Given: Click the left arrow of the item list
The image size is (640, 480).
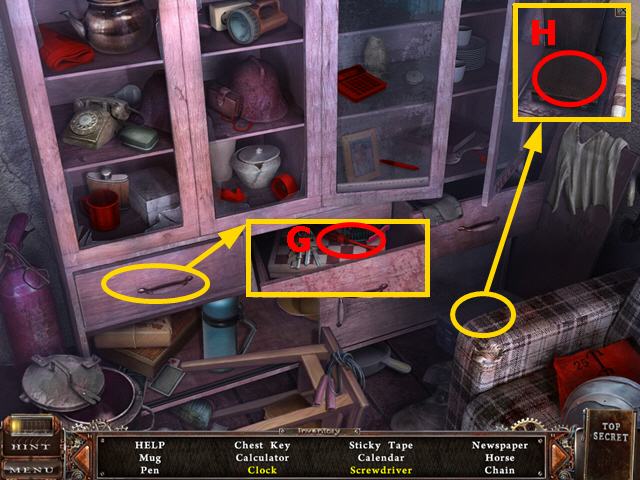Looking at the screenshot, I should [83, 456].
